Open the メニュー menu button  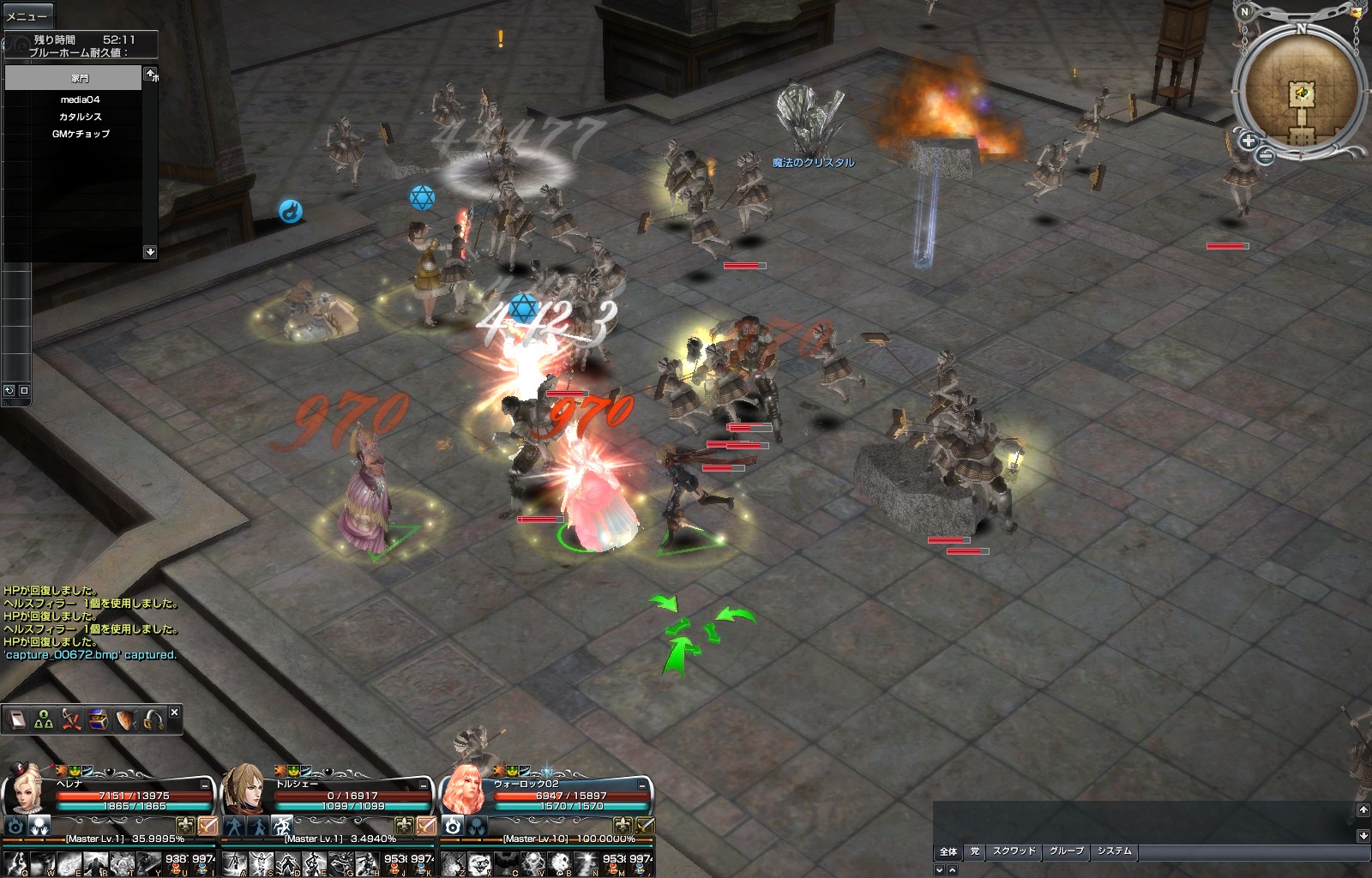point(27,15)
